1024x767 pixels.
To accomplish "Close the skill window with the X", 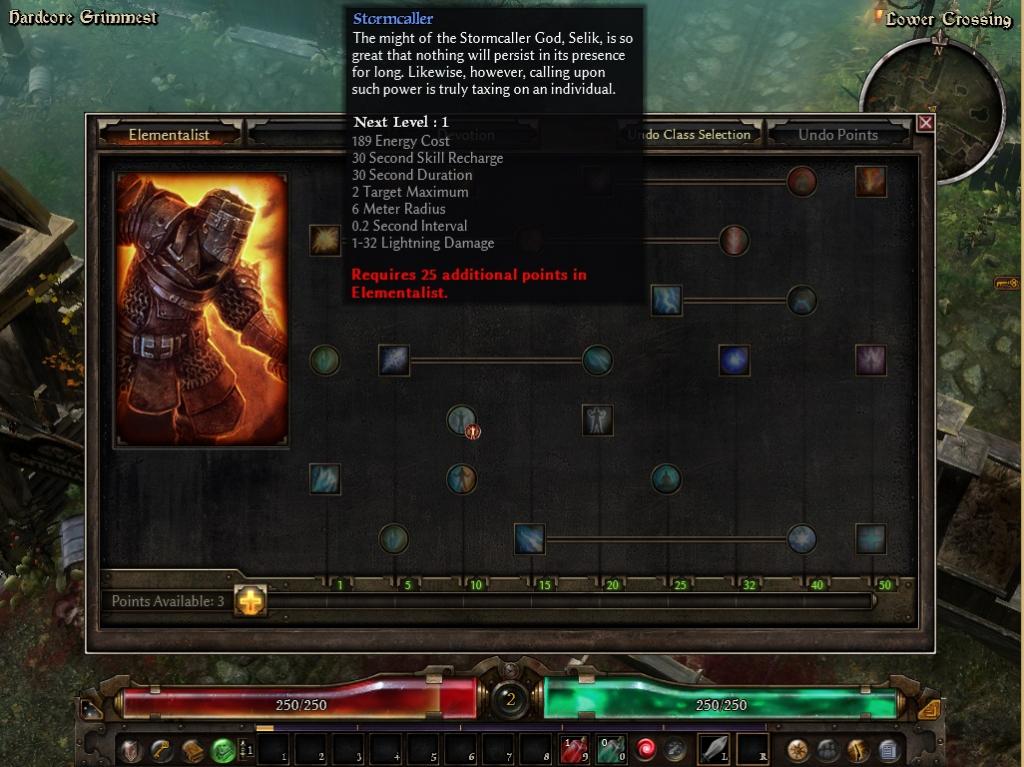I will pos(925,123).
